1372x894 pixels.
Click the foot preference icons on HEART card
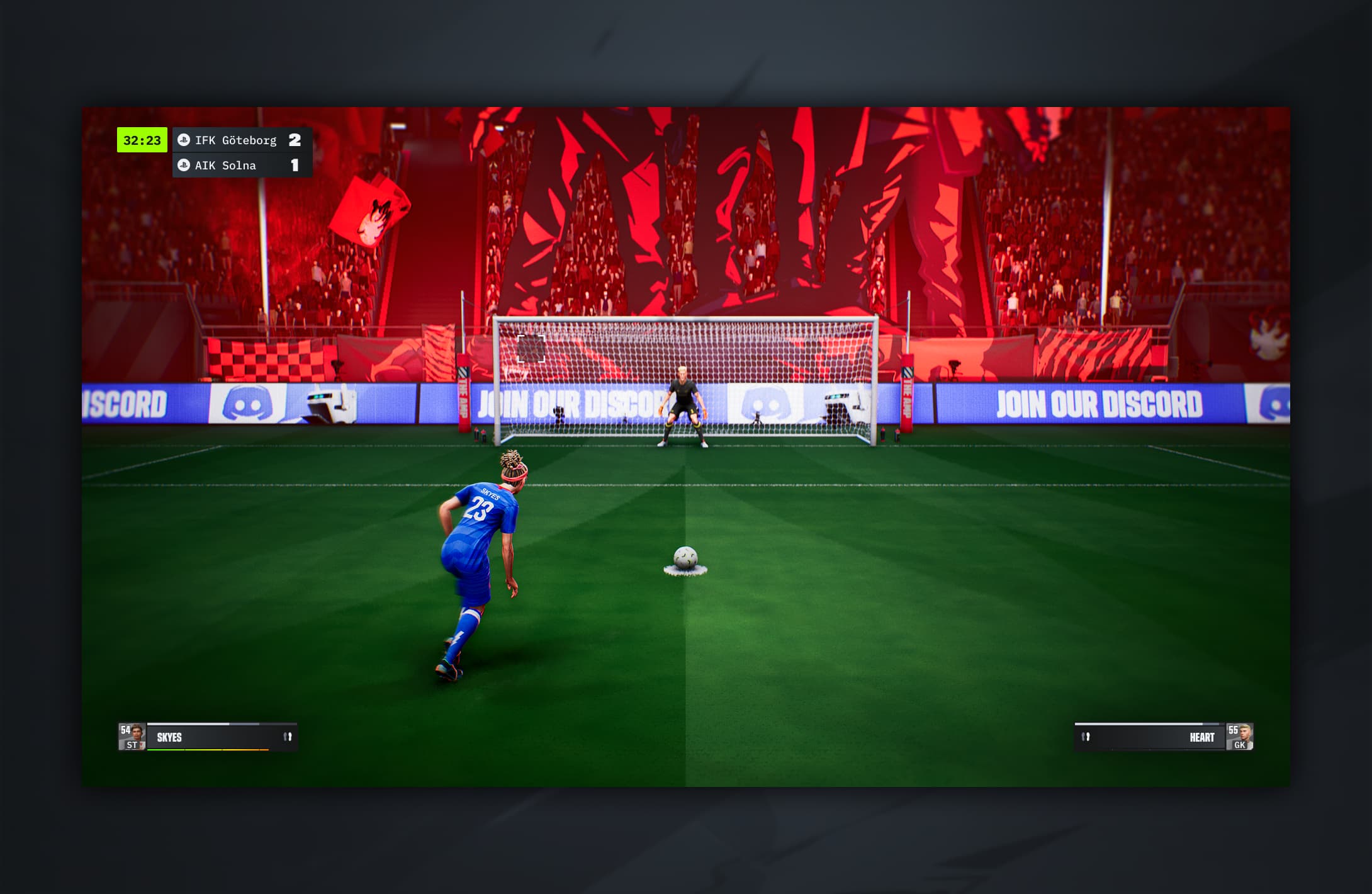[x=1086, y=737]
